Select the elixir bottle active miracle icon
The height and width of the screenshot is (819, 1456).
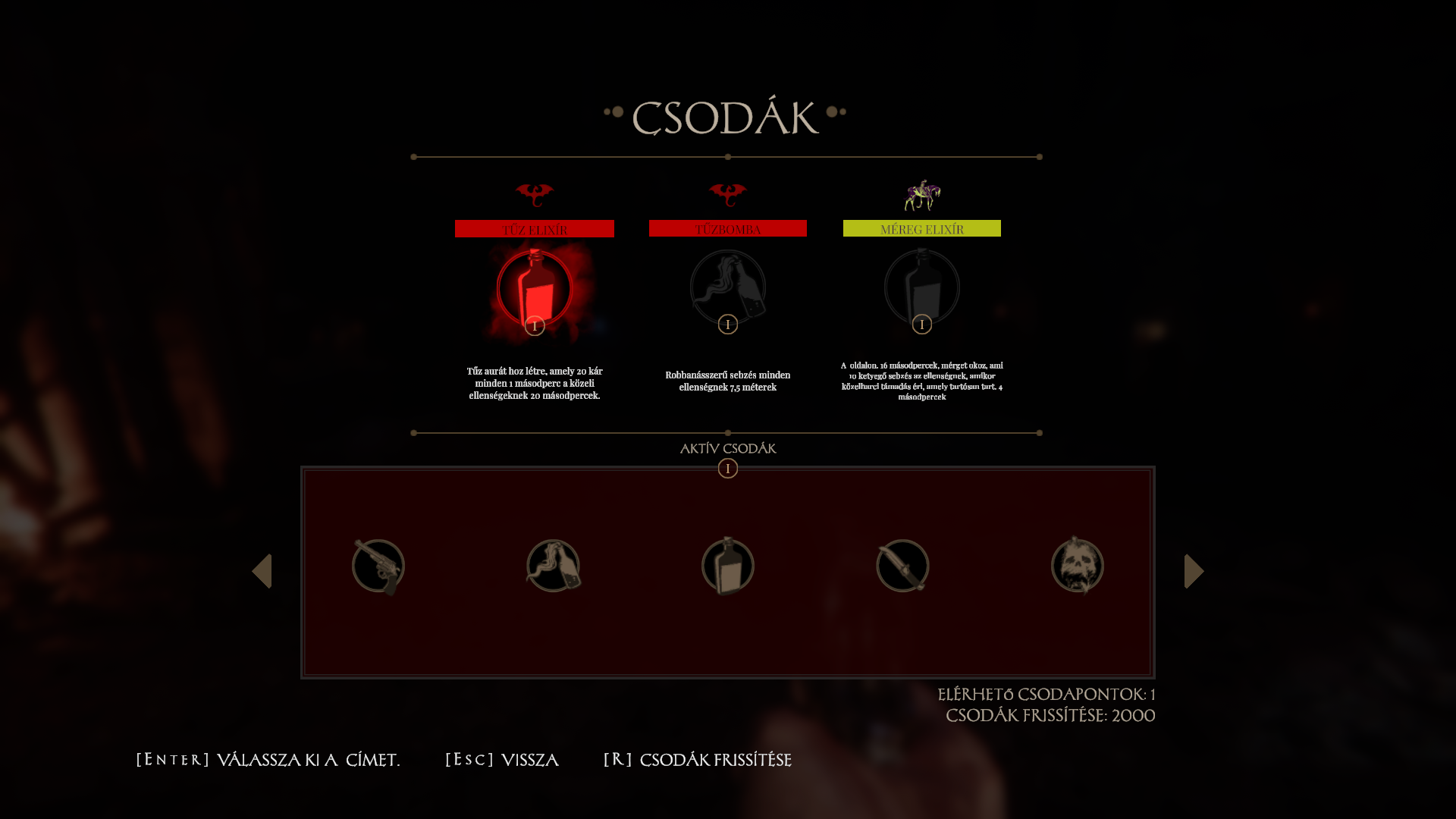tap(728, 566)
